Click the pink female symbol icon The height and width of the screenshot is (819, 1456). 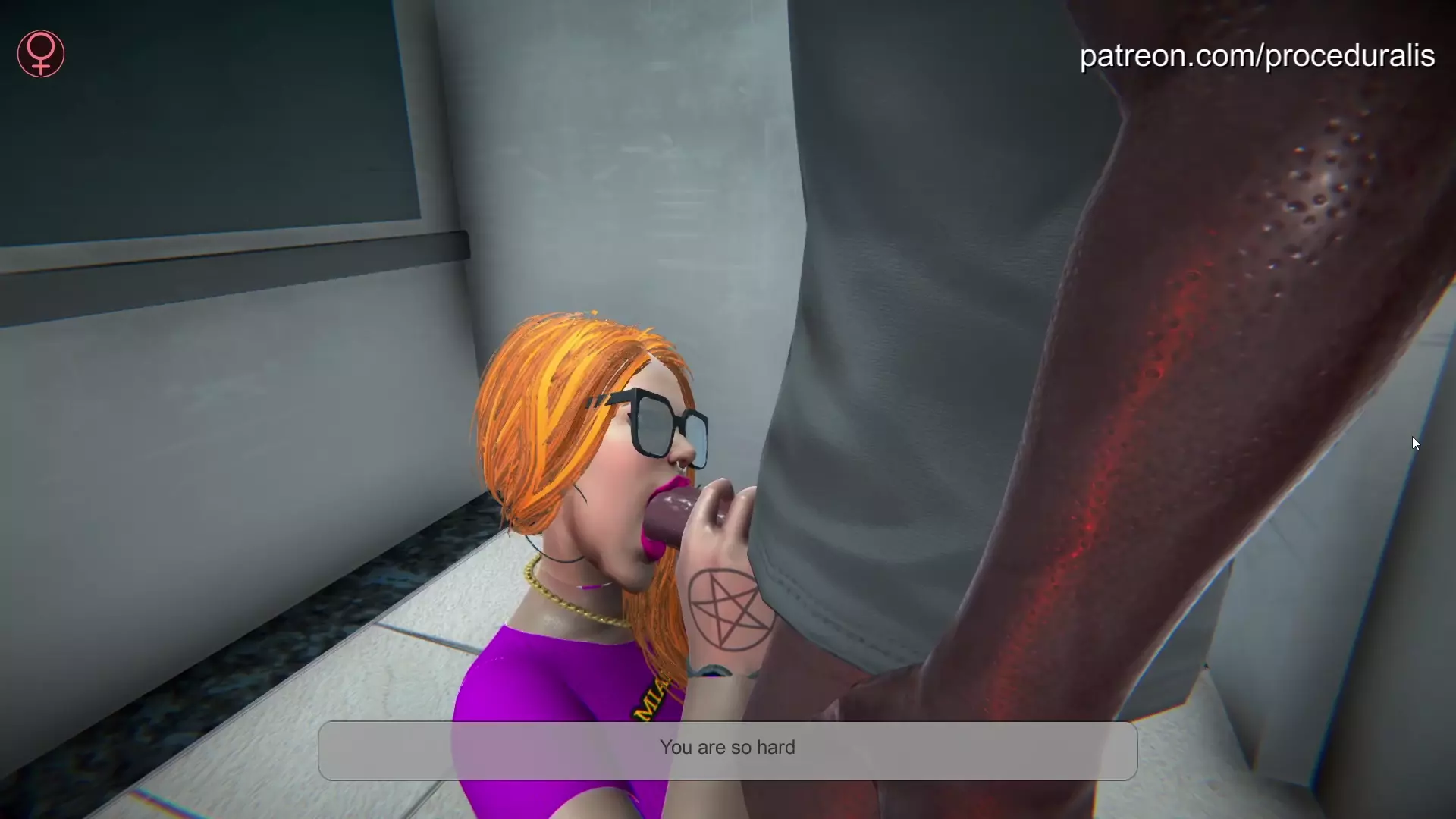41,54
